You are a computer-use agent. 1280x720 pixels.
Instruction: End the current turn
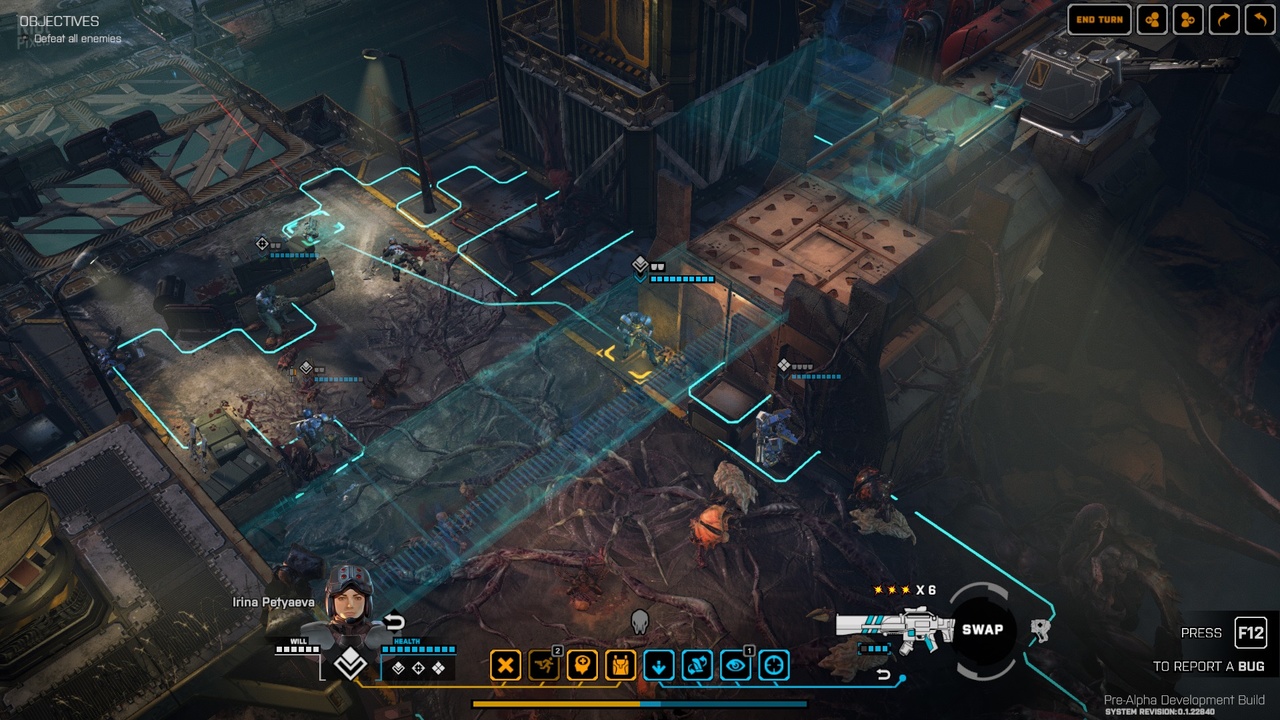tap(1099, 20)
